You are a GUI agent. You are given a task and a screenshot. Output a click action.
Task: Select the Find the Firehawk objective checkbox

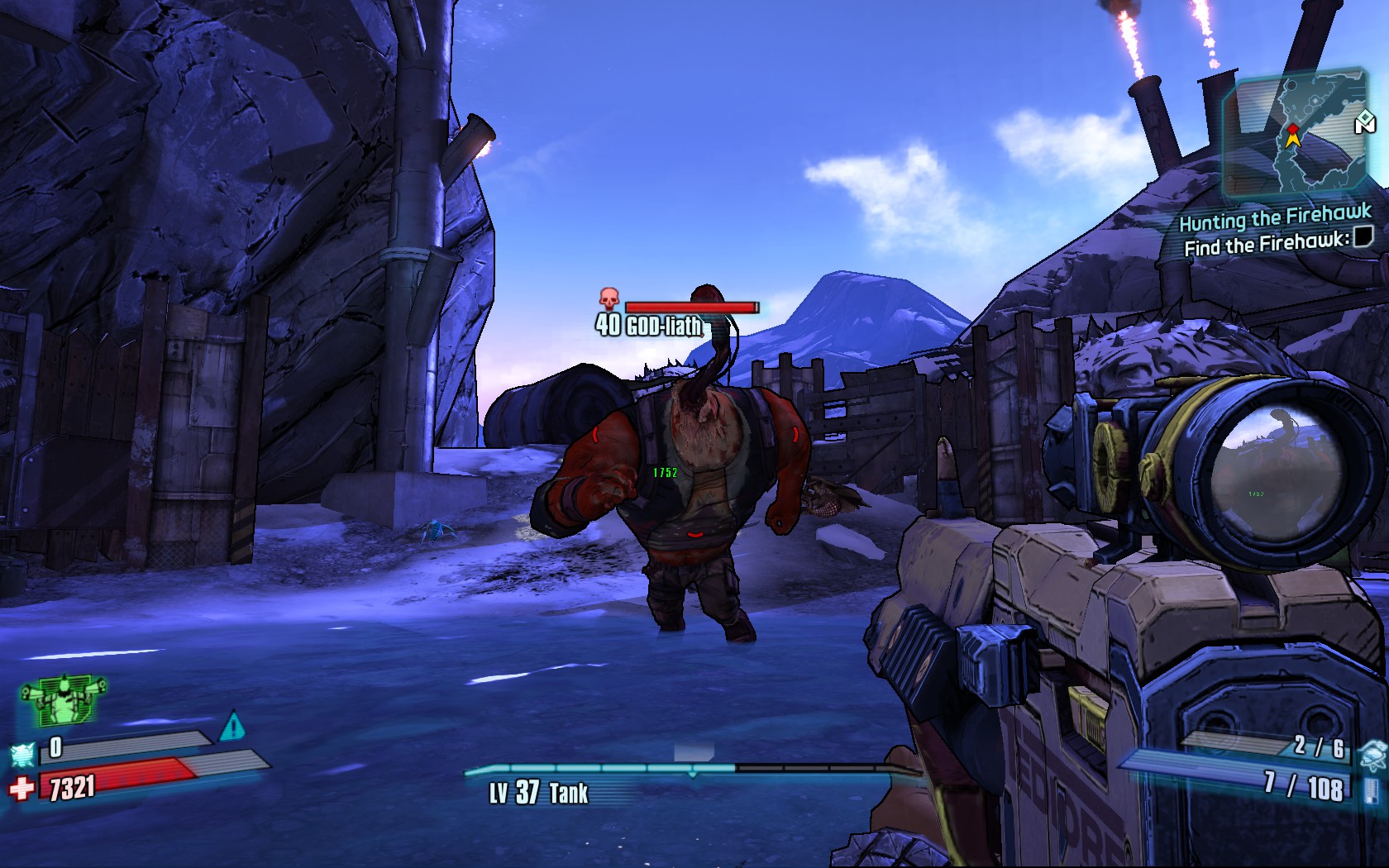pos(1363,237)
